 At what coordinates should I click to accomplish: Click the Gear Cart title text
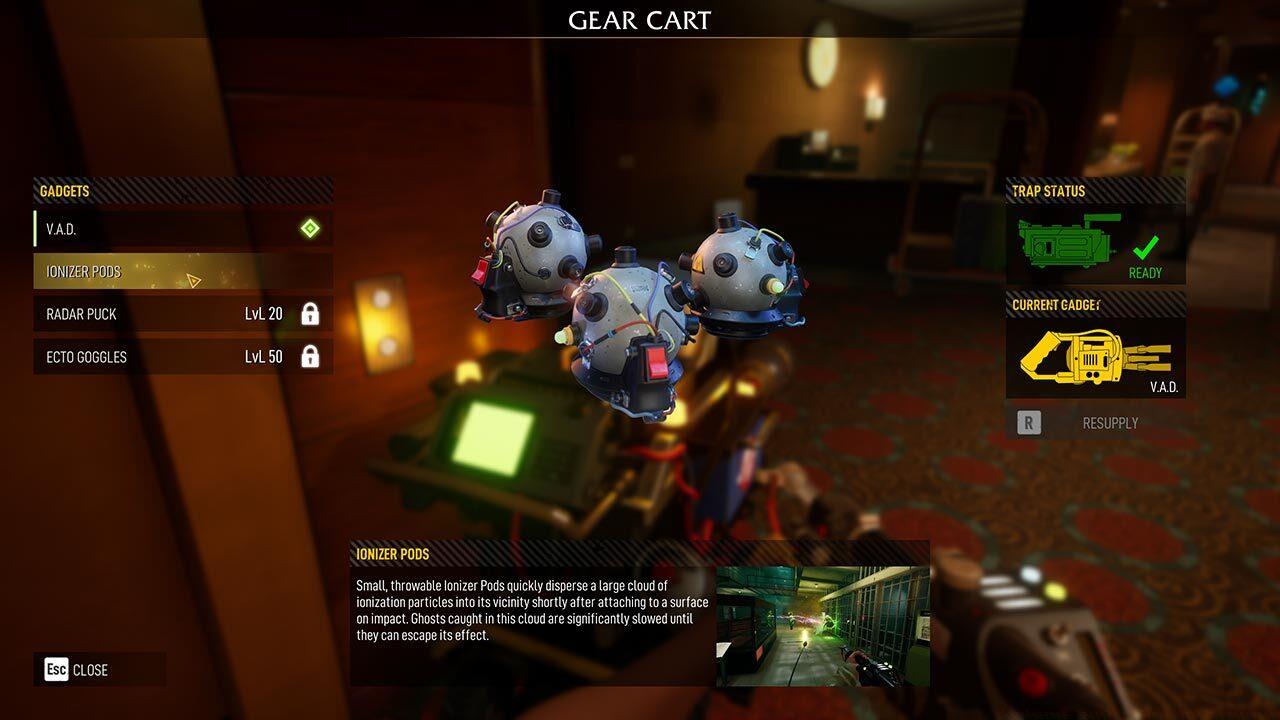click(x=640, y=20)
